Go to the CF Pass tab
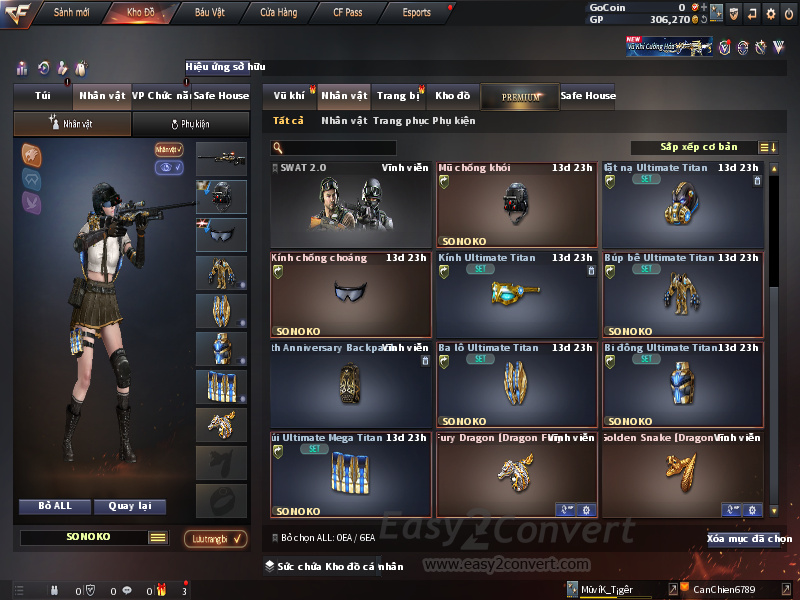This screenshot has width=800, height=600. [351, 13]
